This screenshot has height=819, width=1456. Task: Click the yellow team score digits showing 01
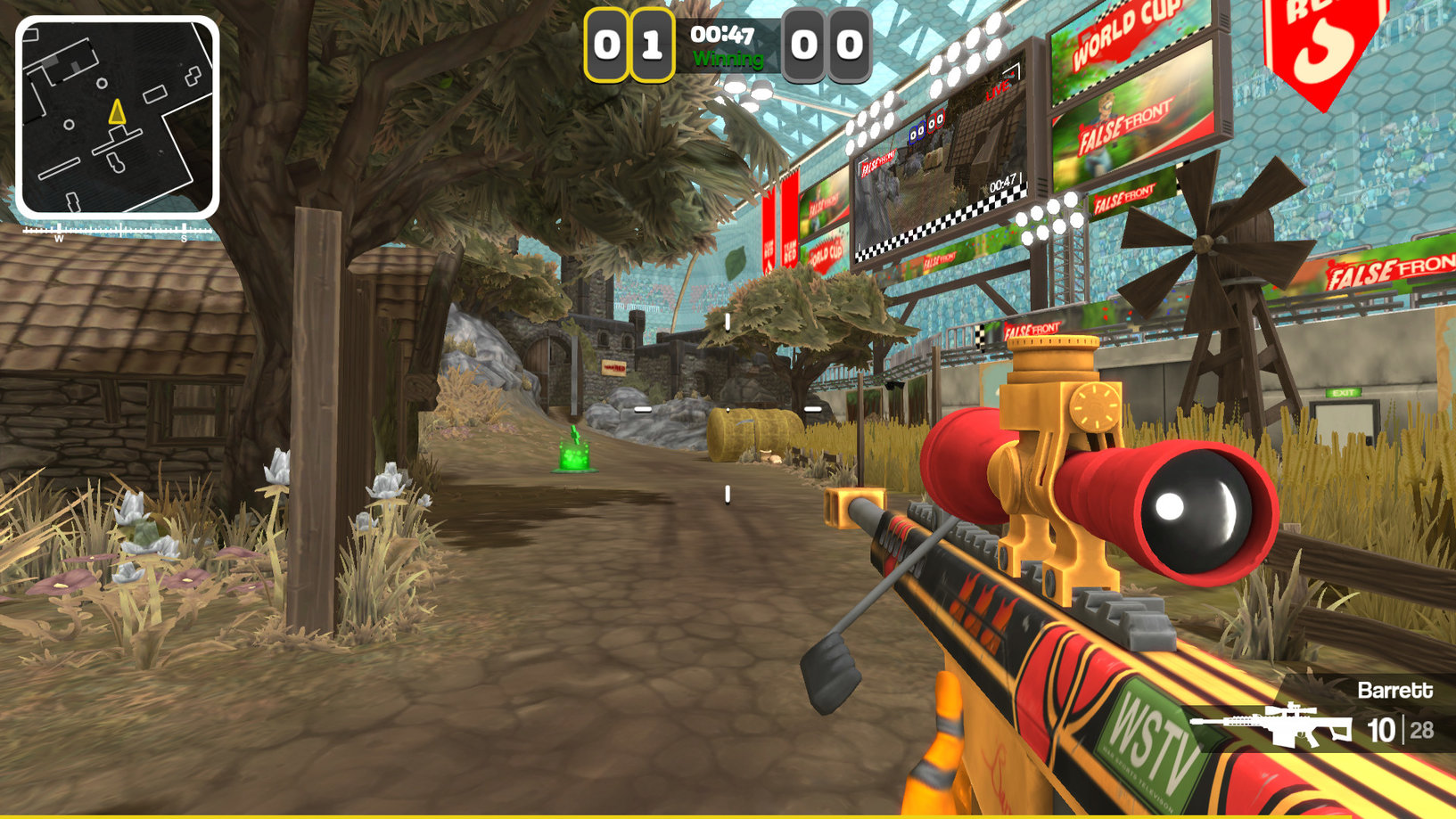tap(629, 45)
